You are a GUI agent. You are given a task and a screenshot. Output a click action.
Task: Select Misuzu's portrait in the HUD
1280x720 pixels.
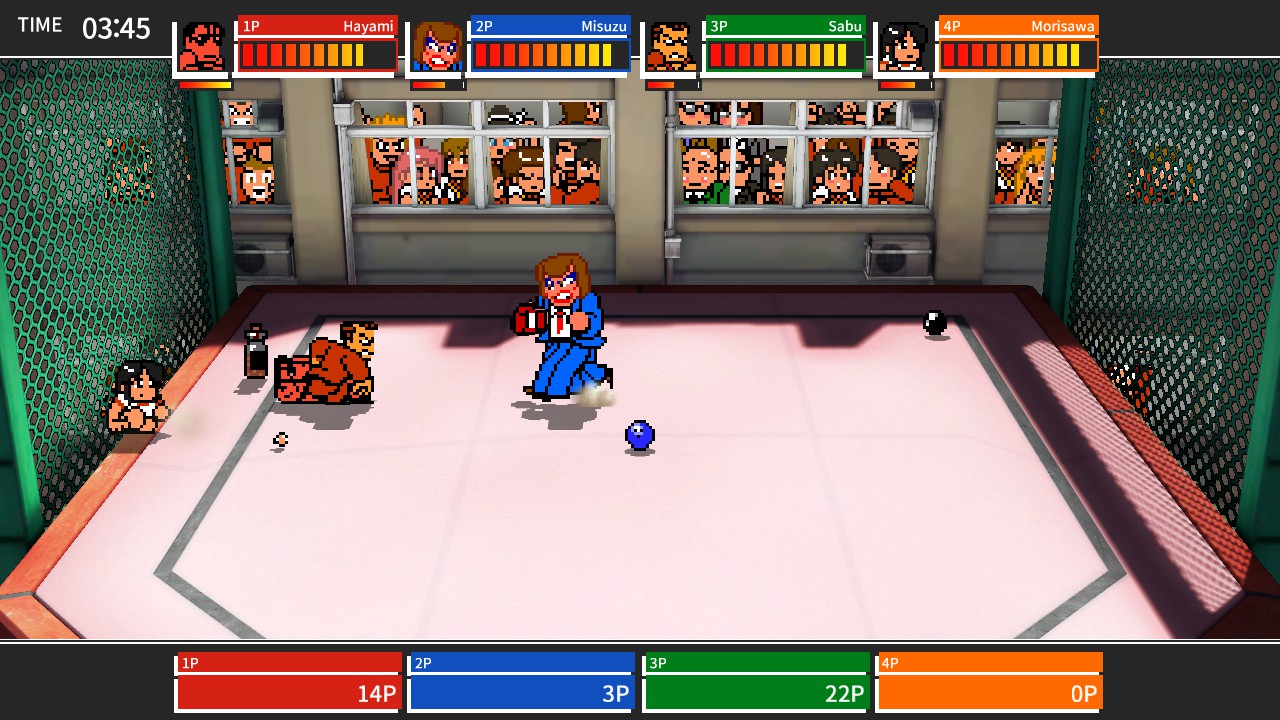click(x=437, y=44)
